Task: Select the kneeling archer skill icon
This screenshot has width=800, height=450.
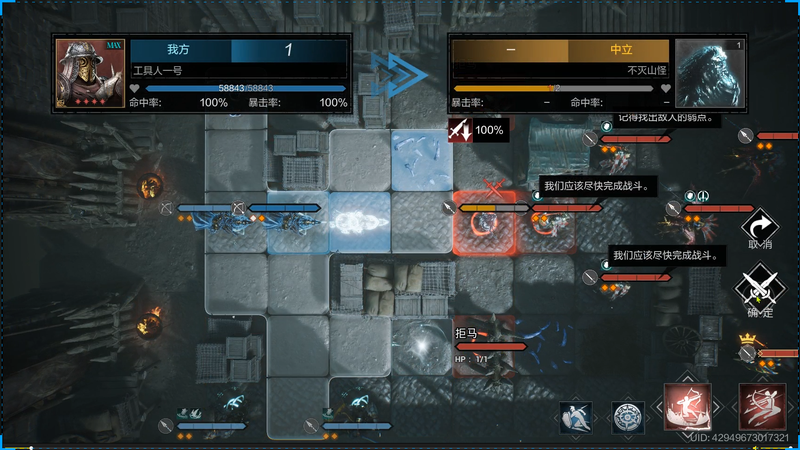Action: click(688, 406)
